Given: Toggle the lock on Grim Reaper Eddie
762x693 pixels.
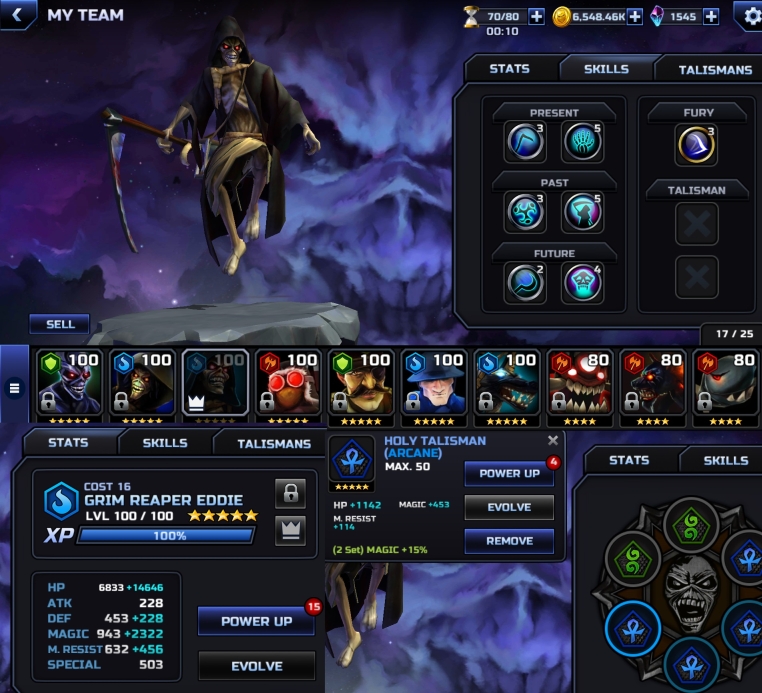Looking at the screenshot, I should (x=290, y=493).
